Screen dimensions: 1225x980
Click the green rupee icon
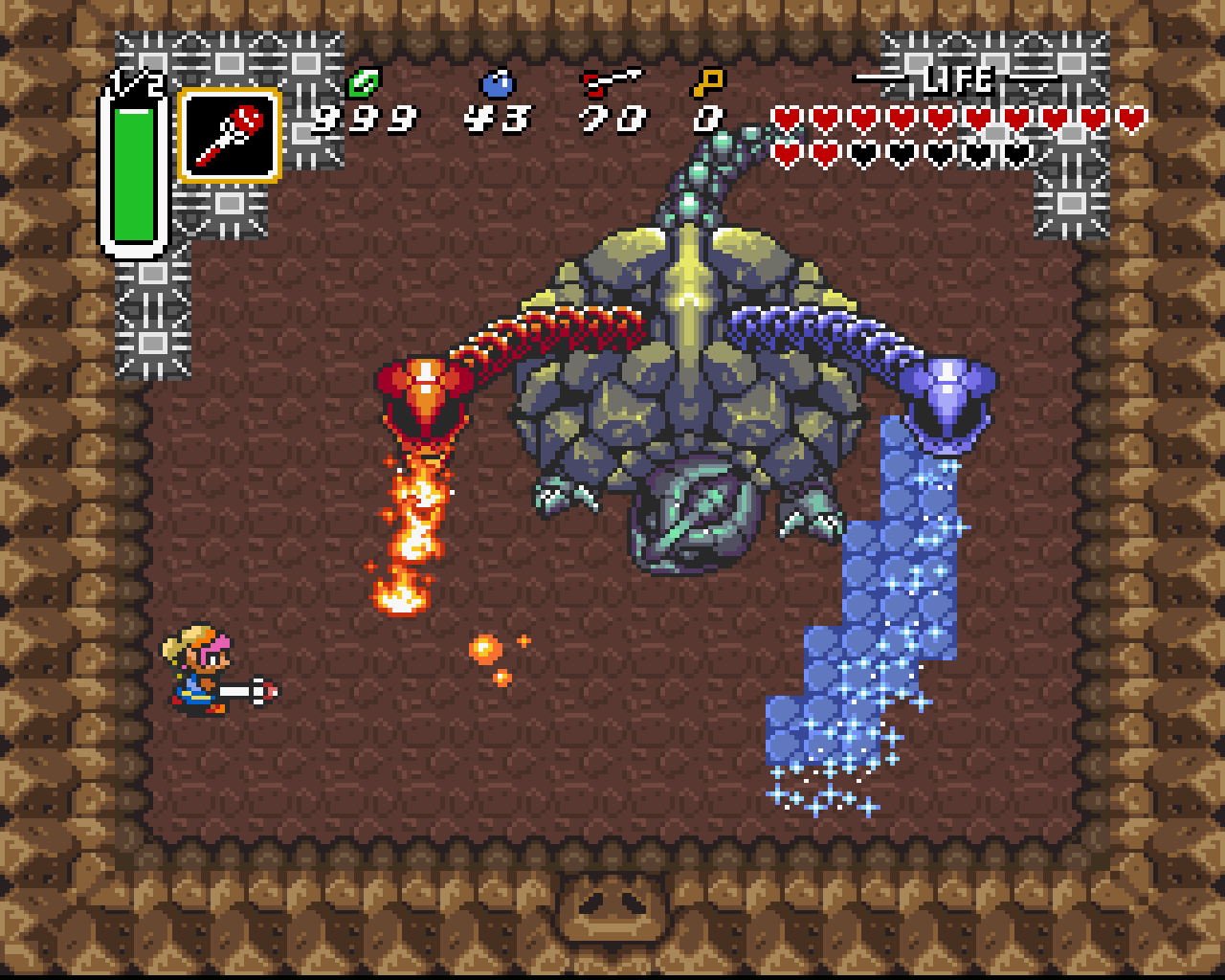[364, 83]
